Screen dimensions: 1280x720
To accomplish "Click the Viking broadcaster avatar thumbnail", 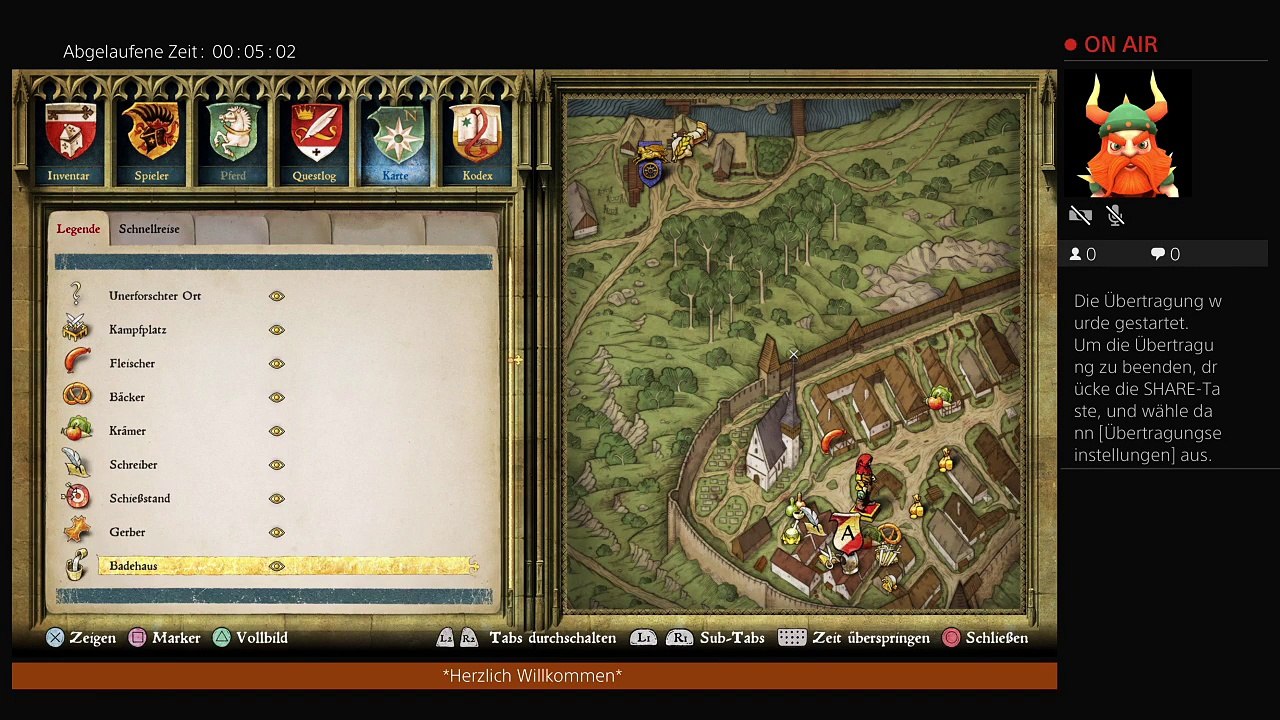I will [x=1128, y=135].
